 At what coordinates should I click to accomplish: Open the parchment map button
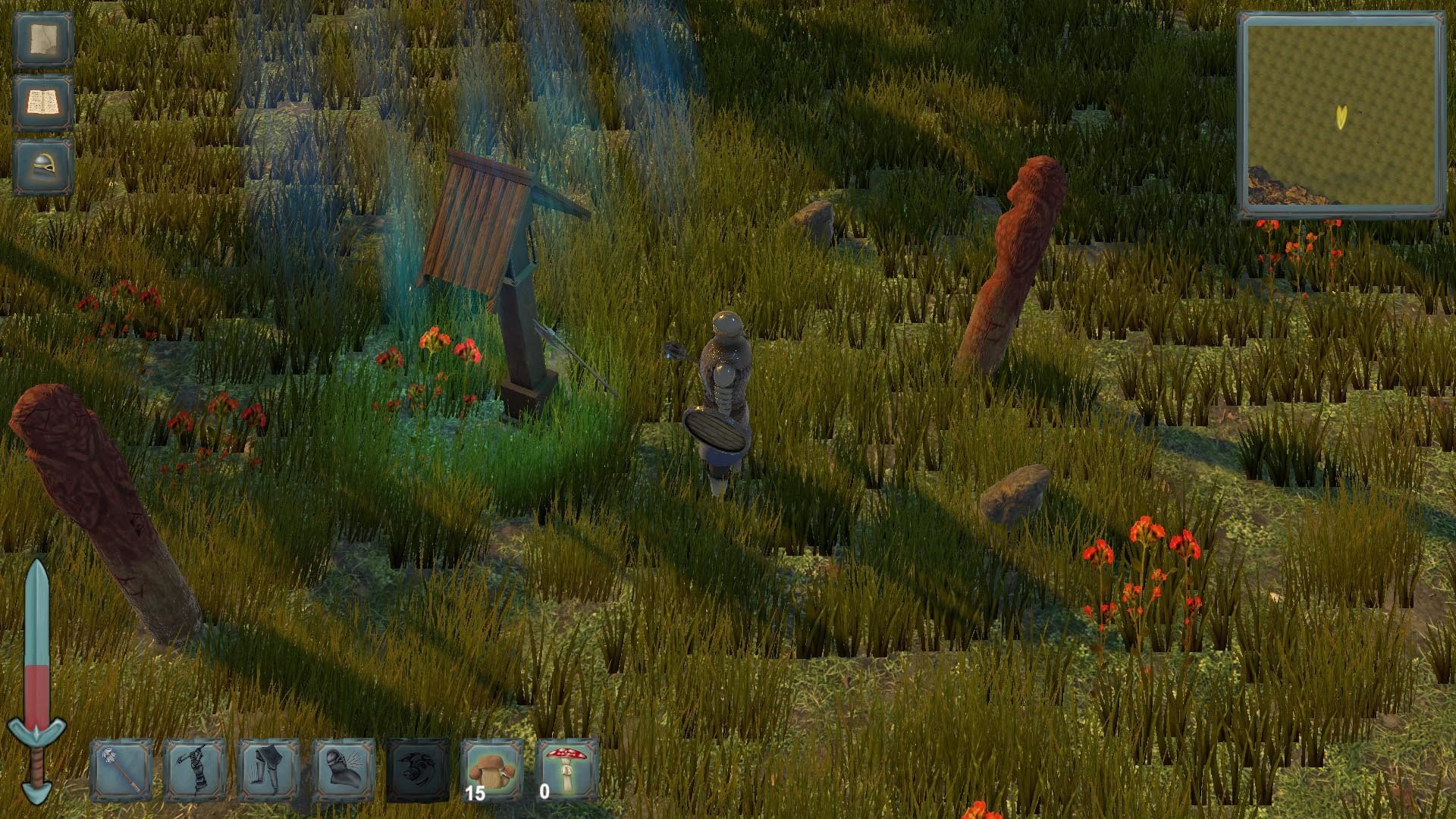(43, 40)
